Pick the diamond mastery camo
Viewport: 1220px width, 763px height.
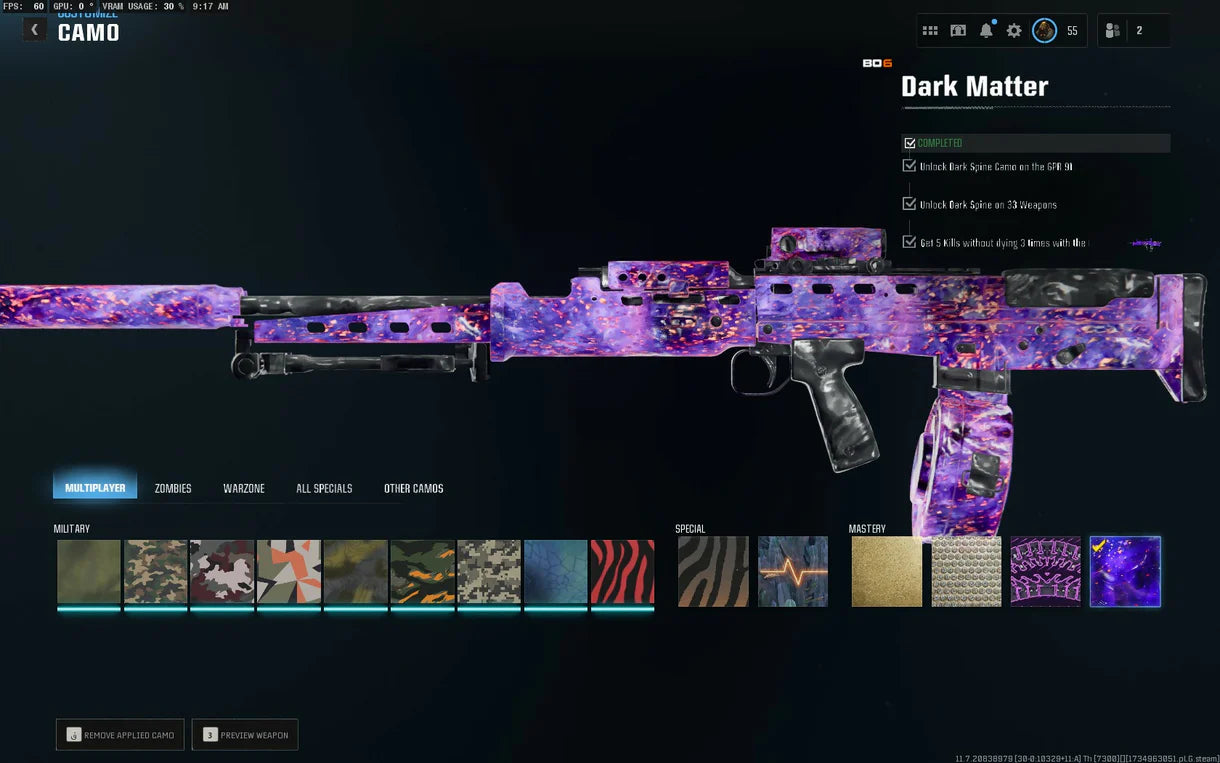tap(966, 572)
